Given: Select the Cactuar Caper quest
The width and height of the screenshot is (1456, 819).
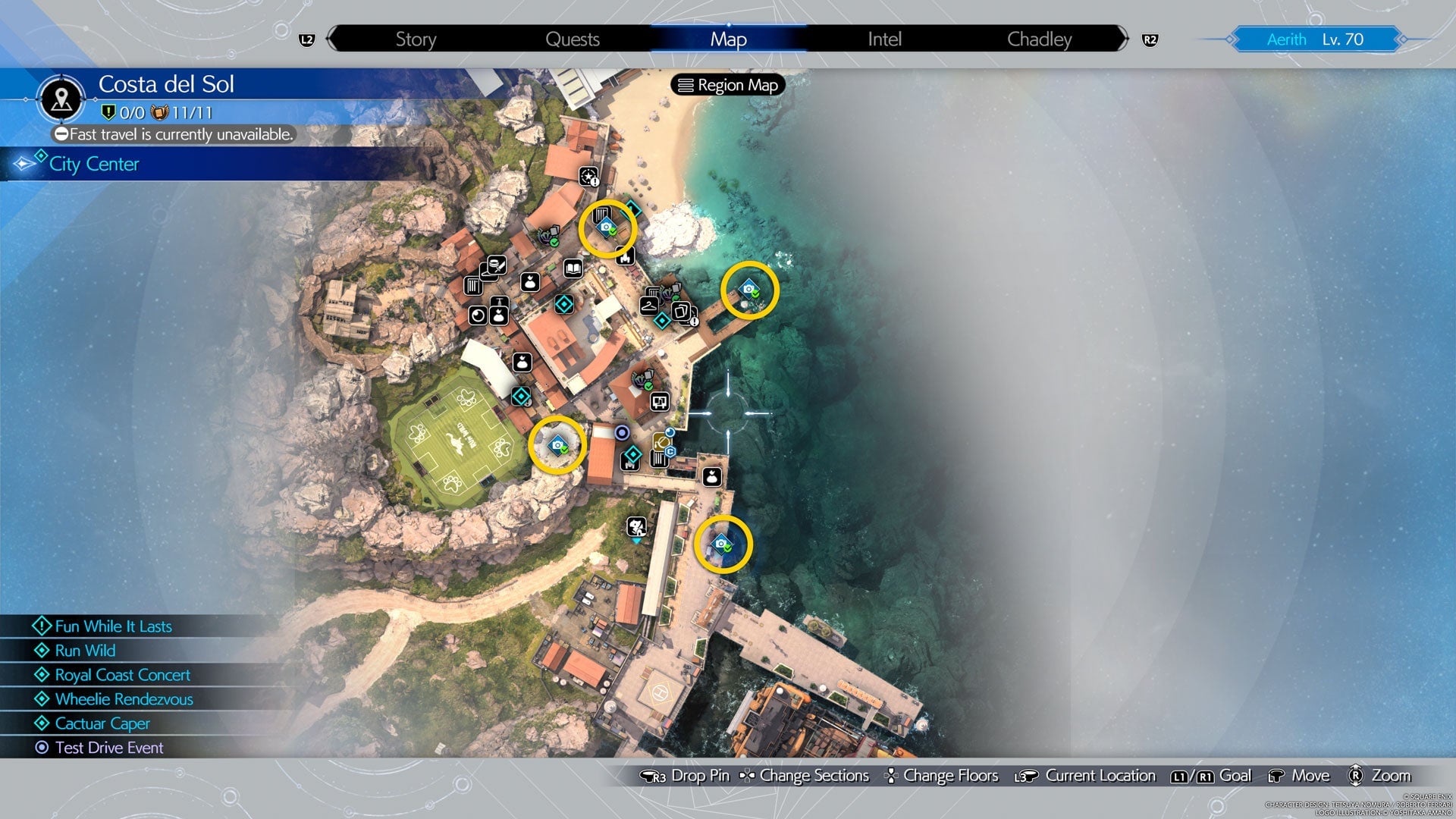Looking at the screenshot, I should [x=102, y=723].
